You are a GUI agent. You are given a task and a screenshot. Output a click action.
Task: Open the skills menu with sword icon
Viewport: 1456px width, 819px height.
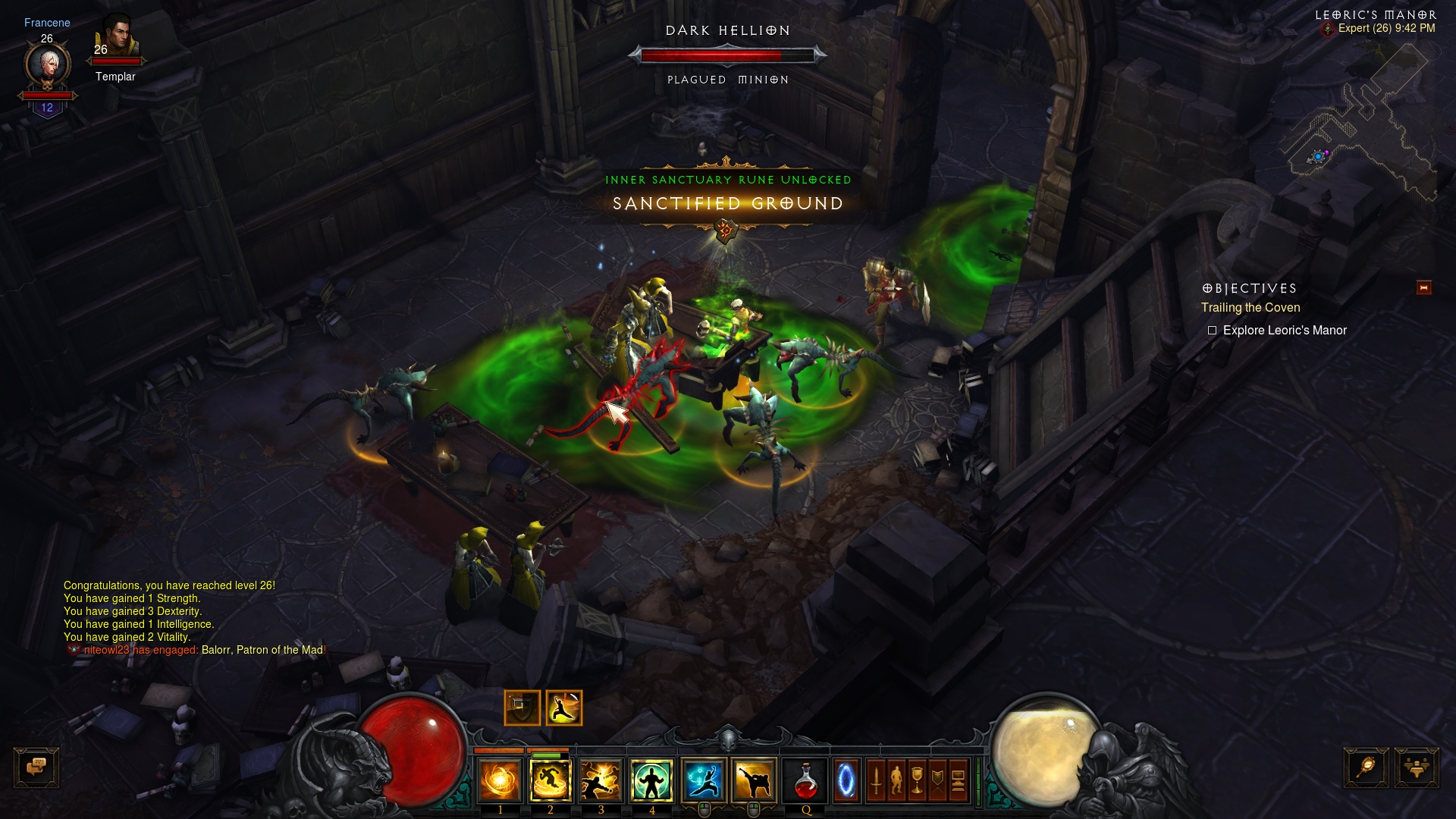[876, 781]
